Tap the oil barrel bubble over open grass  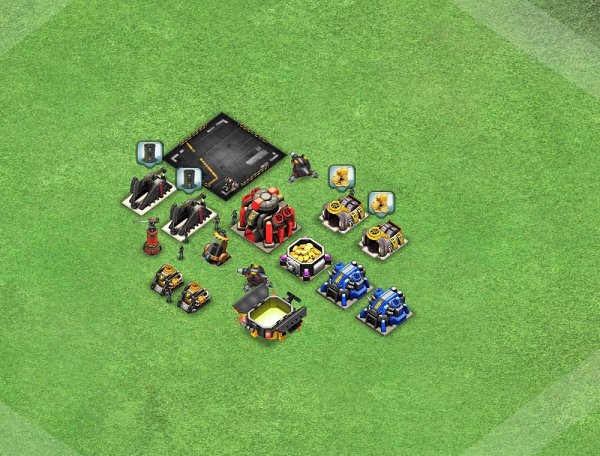tap(149, 153)
